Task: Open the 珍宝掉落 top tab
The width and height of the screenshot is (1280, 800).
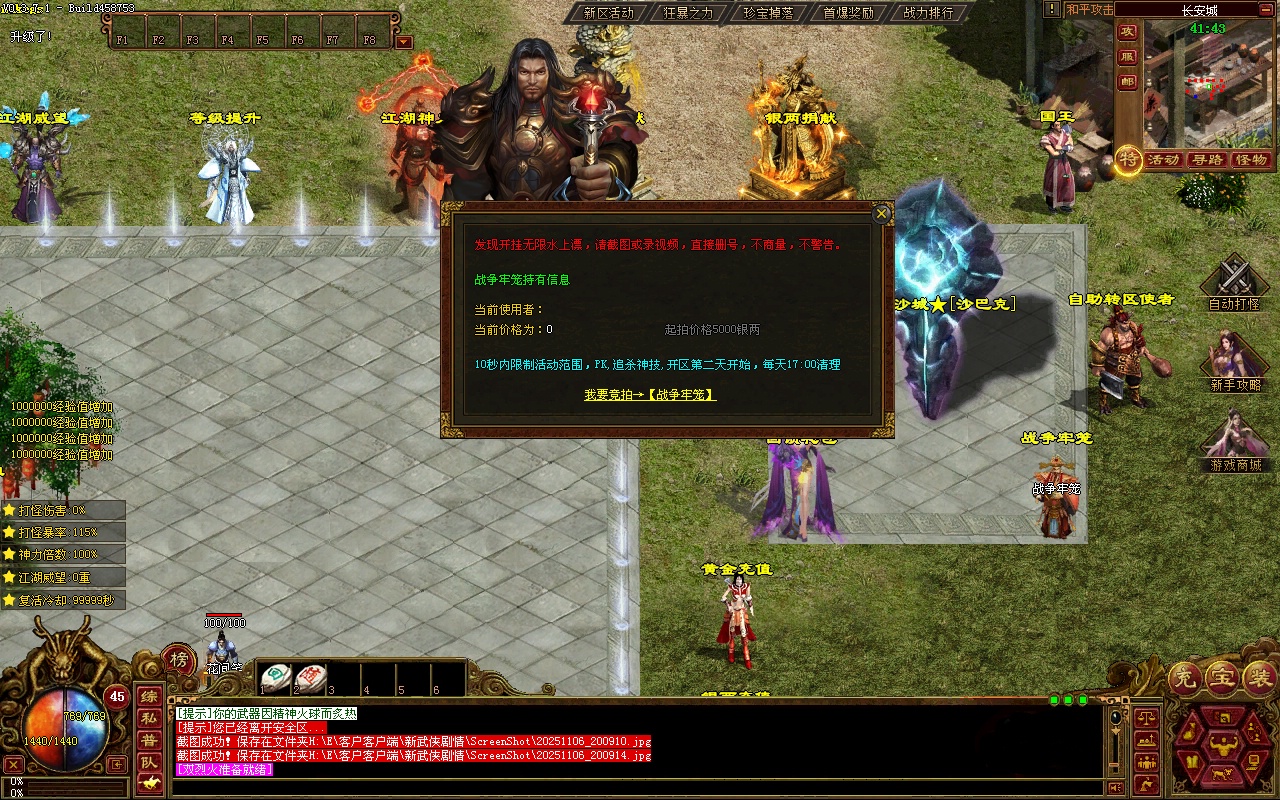Action: [768, 13]
